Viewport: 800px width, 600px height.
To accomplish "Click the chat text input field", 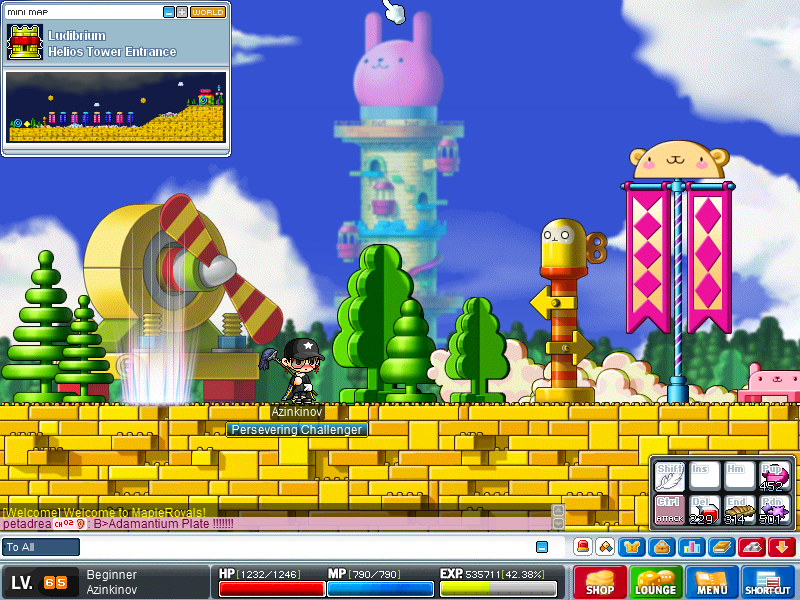I will [x=300, y=547].
